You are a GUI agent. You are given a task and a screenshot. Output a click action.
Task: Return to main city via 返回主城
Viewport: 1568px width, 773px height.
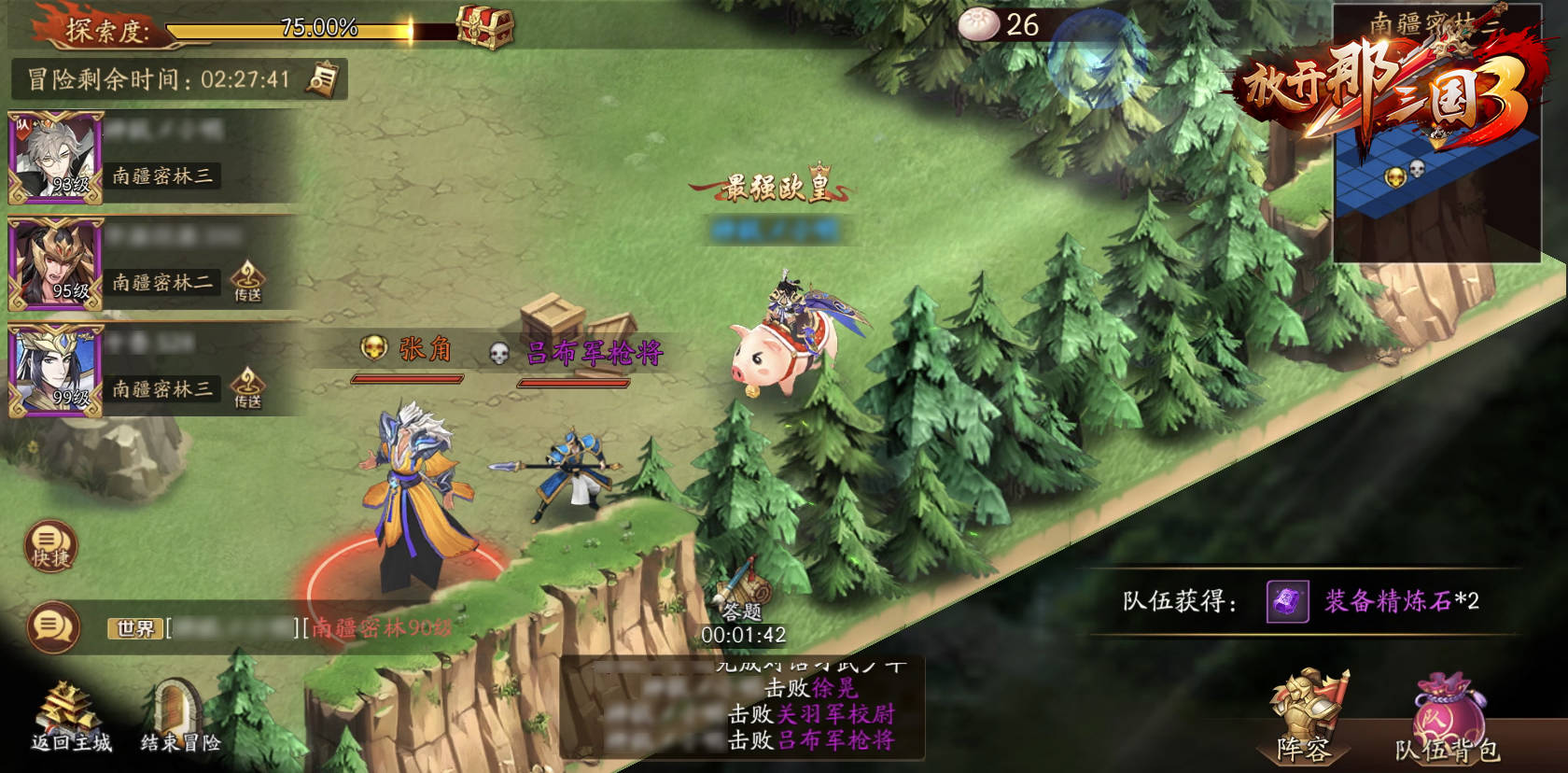pyautogui.click(x=70, y=719)
